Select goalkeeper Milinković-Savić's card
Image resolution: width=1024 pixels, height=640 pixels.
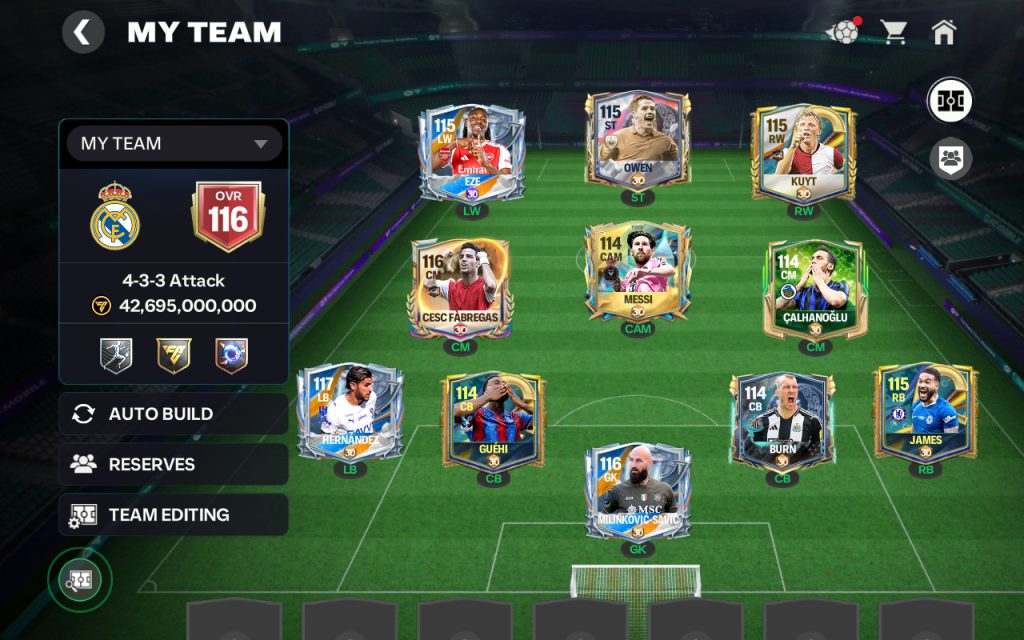point(637,492)
